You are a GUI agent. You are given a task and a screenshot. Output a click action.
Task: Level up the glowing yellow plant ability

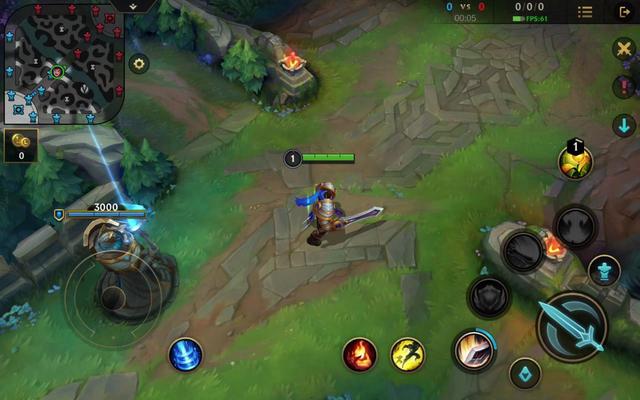coord(575,162)
